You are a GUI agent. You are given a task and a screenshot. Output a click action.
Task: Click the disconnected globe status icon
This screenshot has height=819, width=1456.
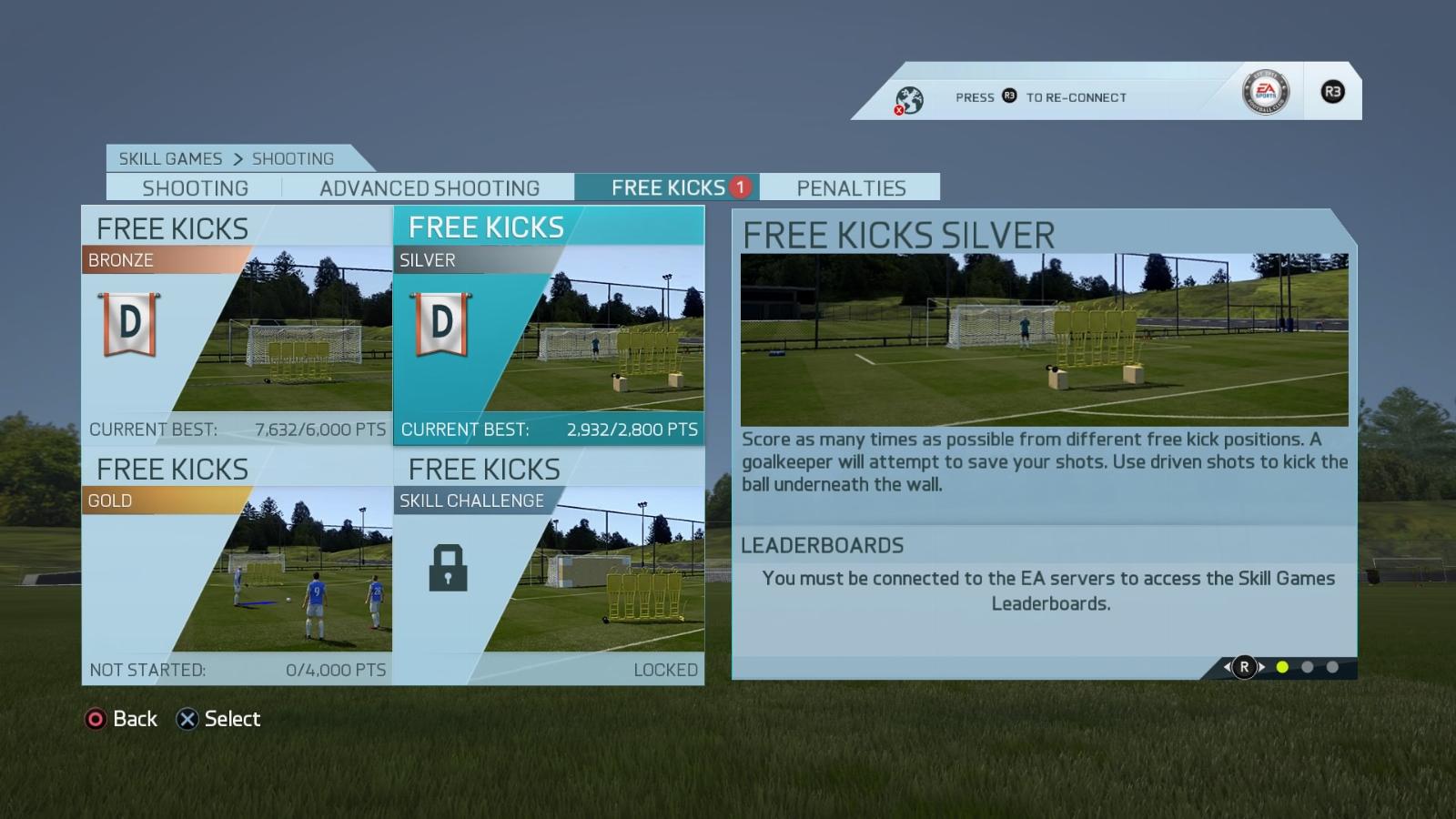coord(908,99)
